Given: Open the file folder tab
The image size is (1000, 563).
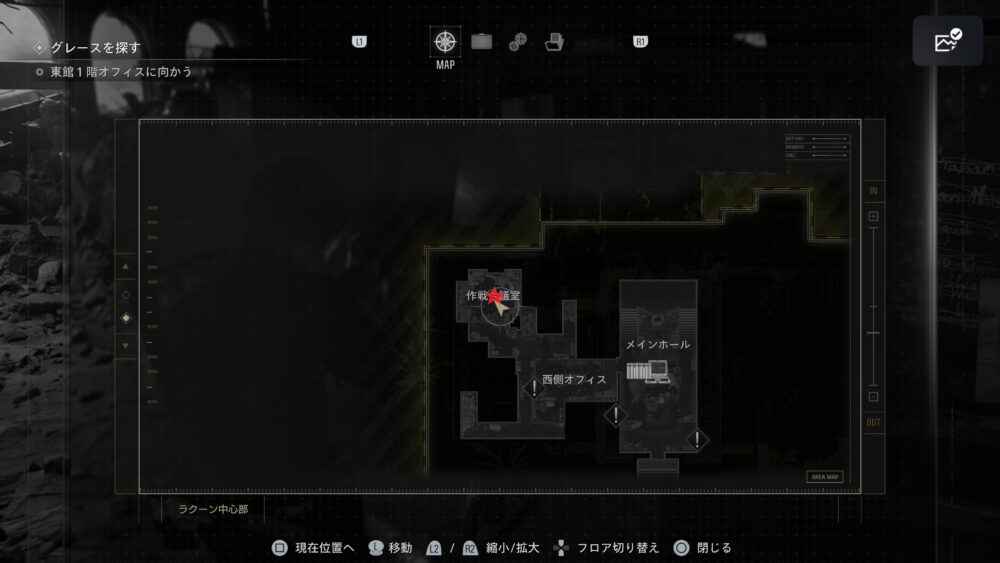Looking at the screenshot, I should click(x=554, y=42).
